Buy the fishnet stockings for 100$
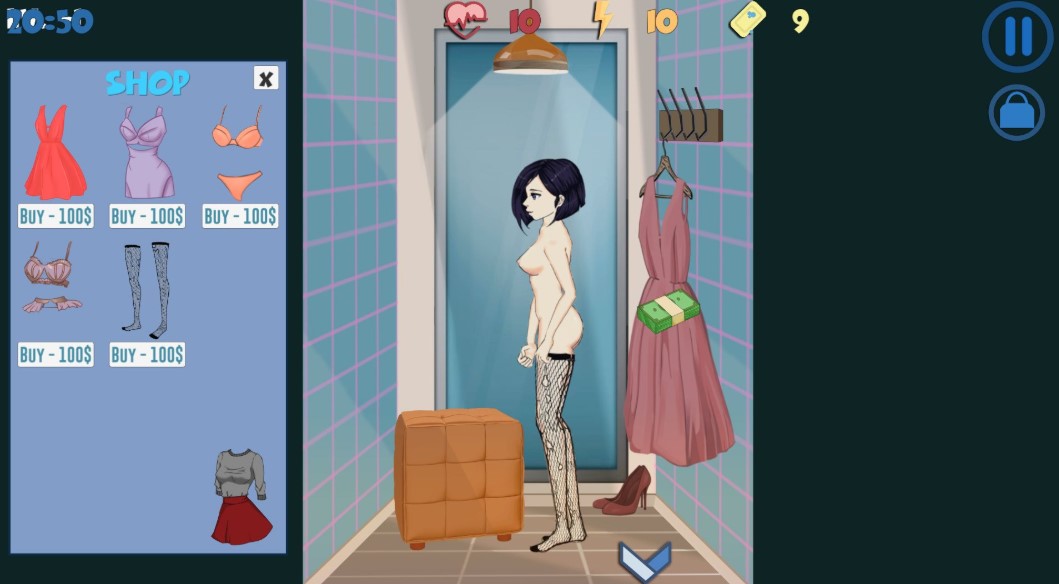This screenshot has width=1059, height=584. coord(147,355)
